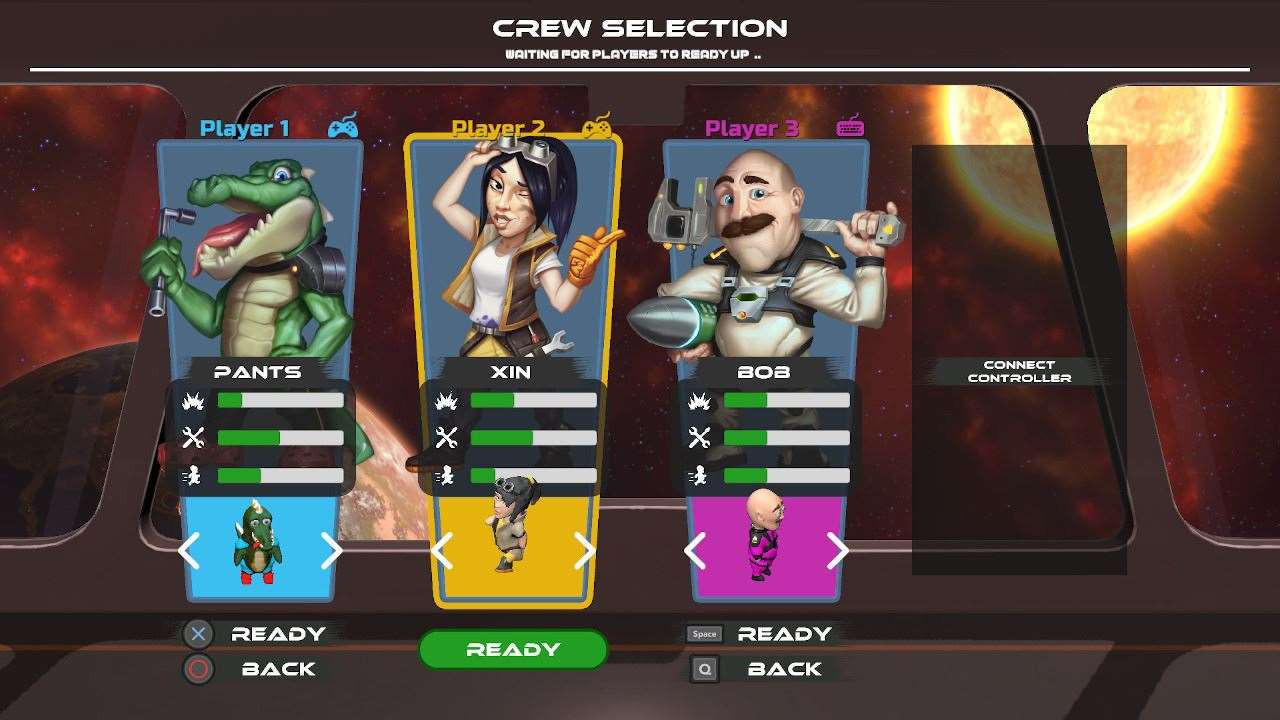Click the right arrow to change Pants' character
Screen dimensions: 1280x720
(330, 551)
